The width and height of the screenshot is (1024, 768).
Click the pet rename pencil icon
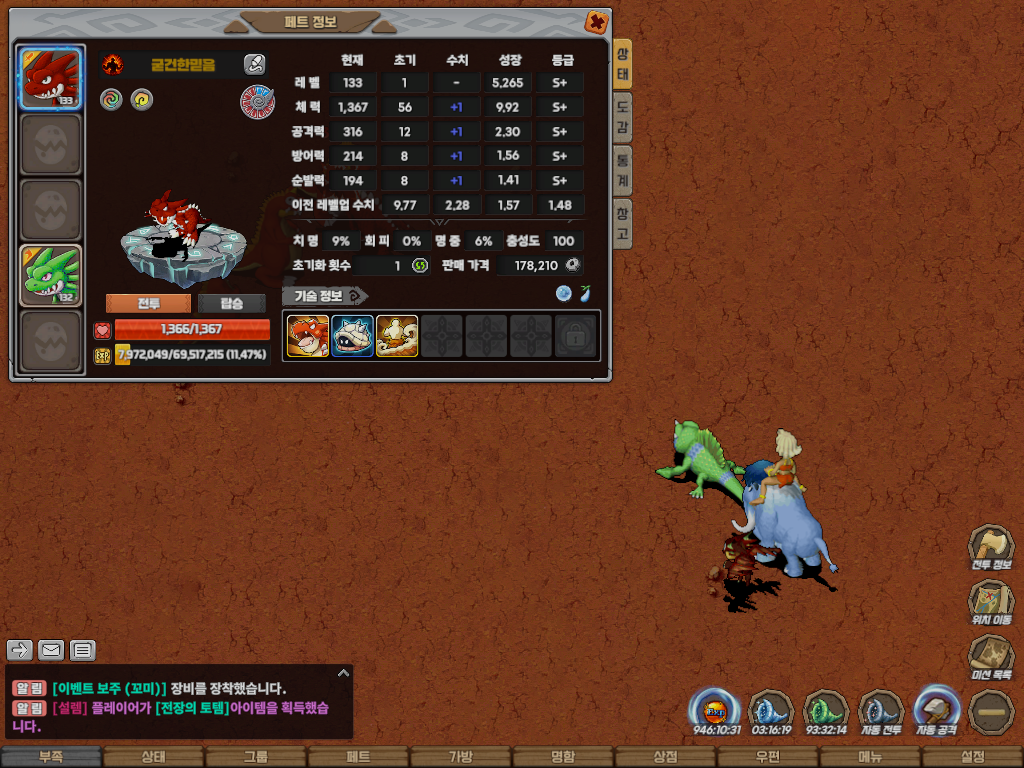click(x=255, y=65)
